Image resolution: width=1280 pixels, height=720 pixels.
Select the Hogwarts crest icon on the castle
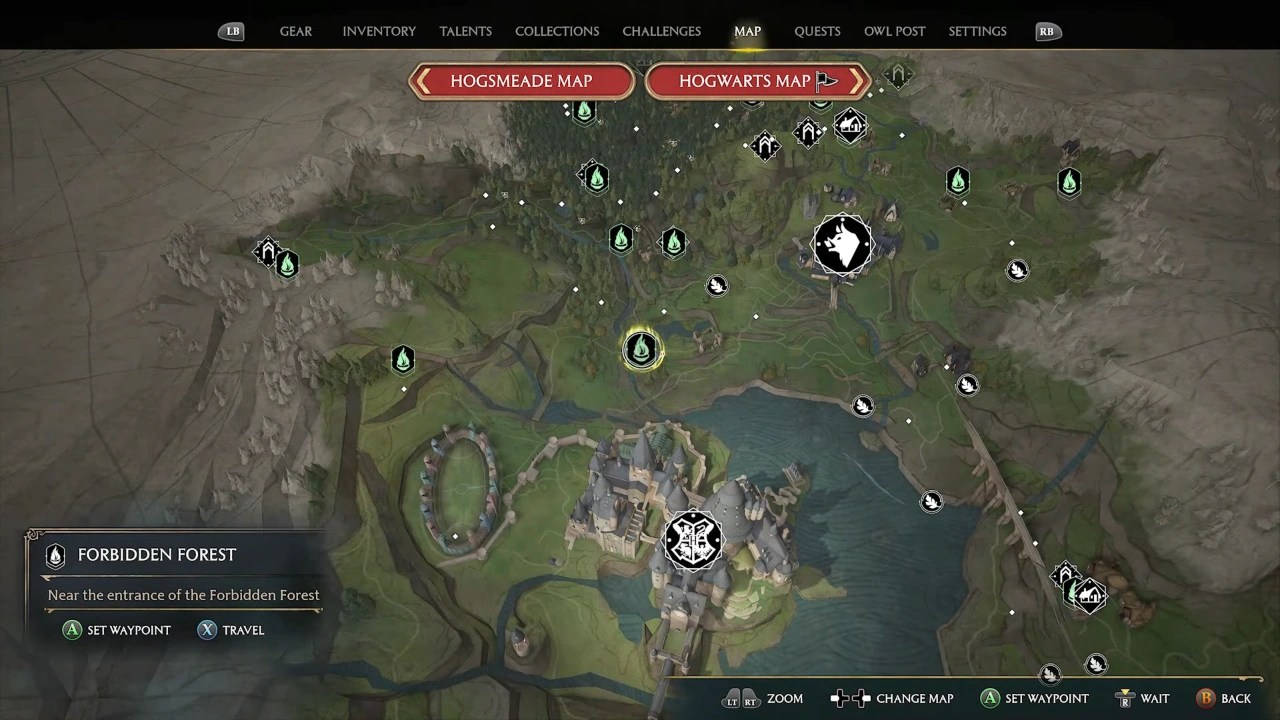pos(693,540)
